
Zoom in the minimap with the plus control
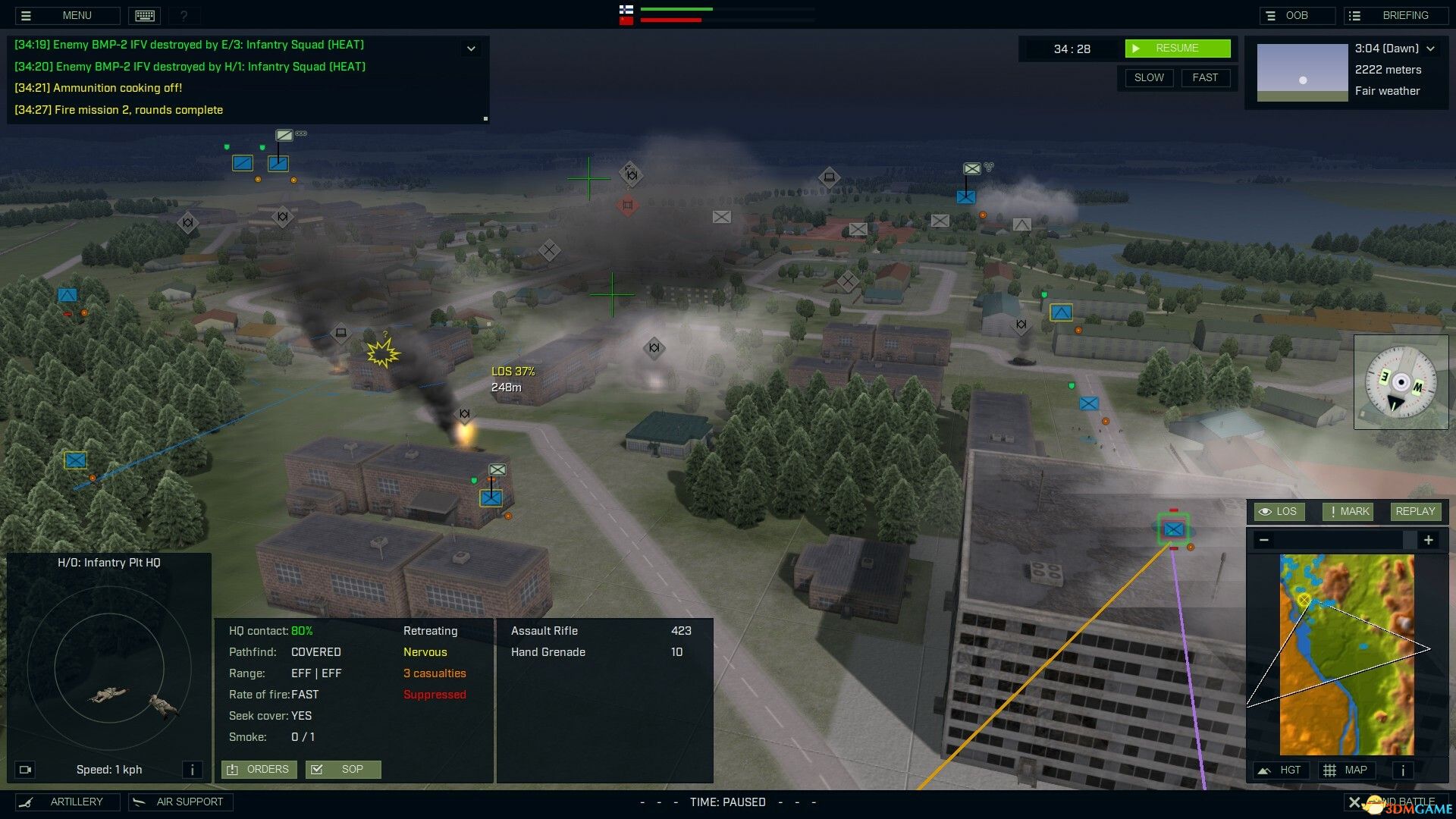[x=1429, y=540]
